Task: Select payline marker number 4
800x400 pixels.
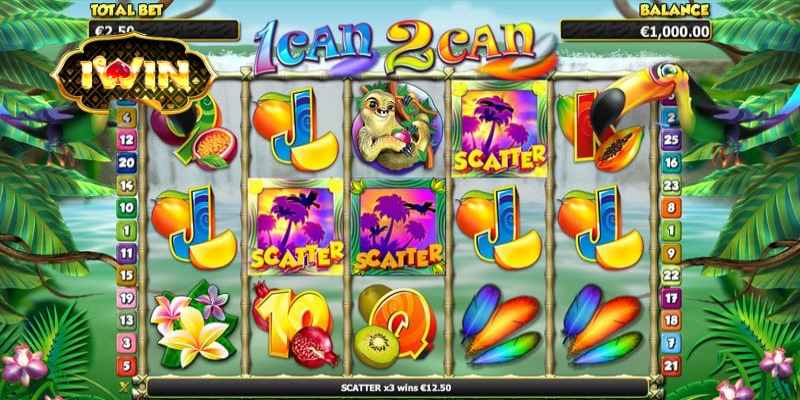Action: click(127, 118)
